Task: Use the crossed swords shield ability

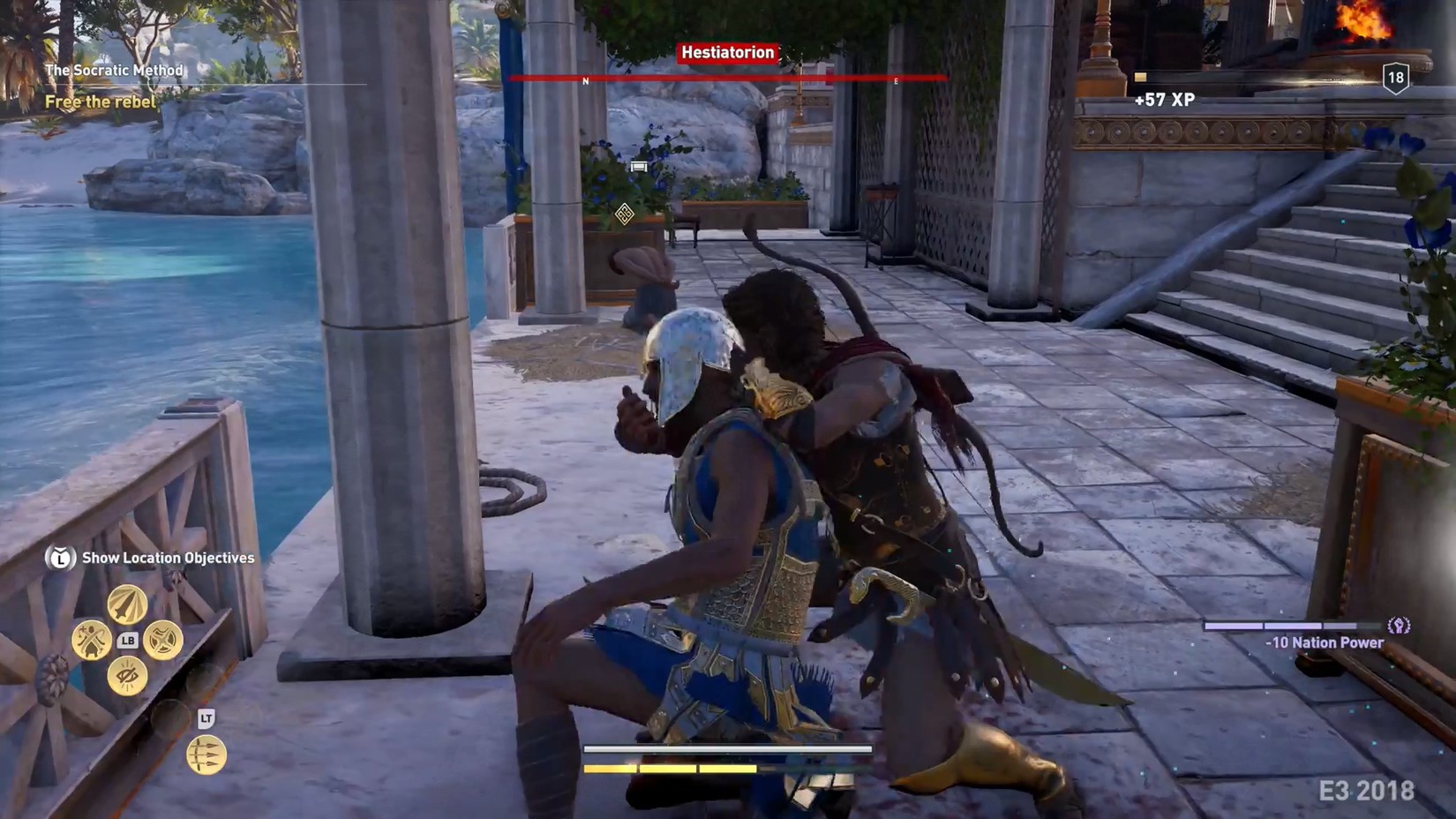Action: click(163, 640)
